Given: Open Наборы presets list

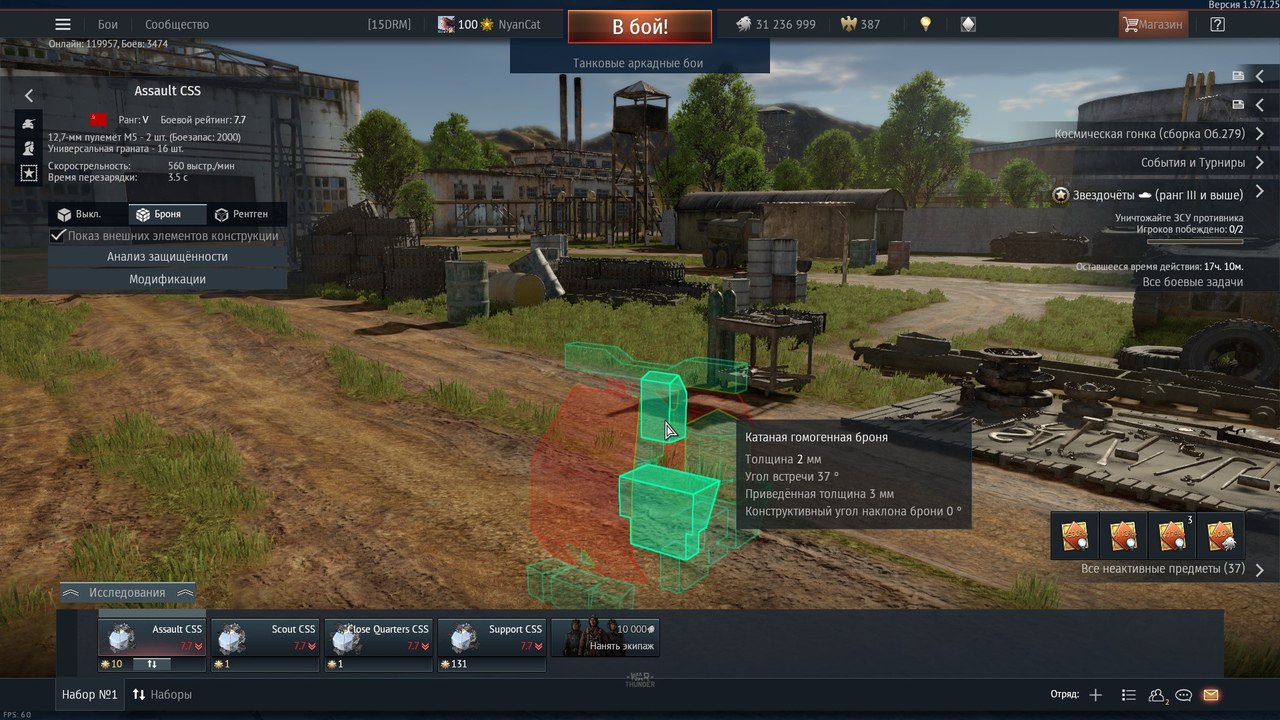Looking at the screenshot, I should tap(162, 694).
